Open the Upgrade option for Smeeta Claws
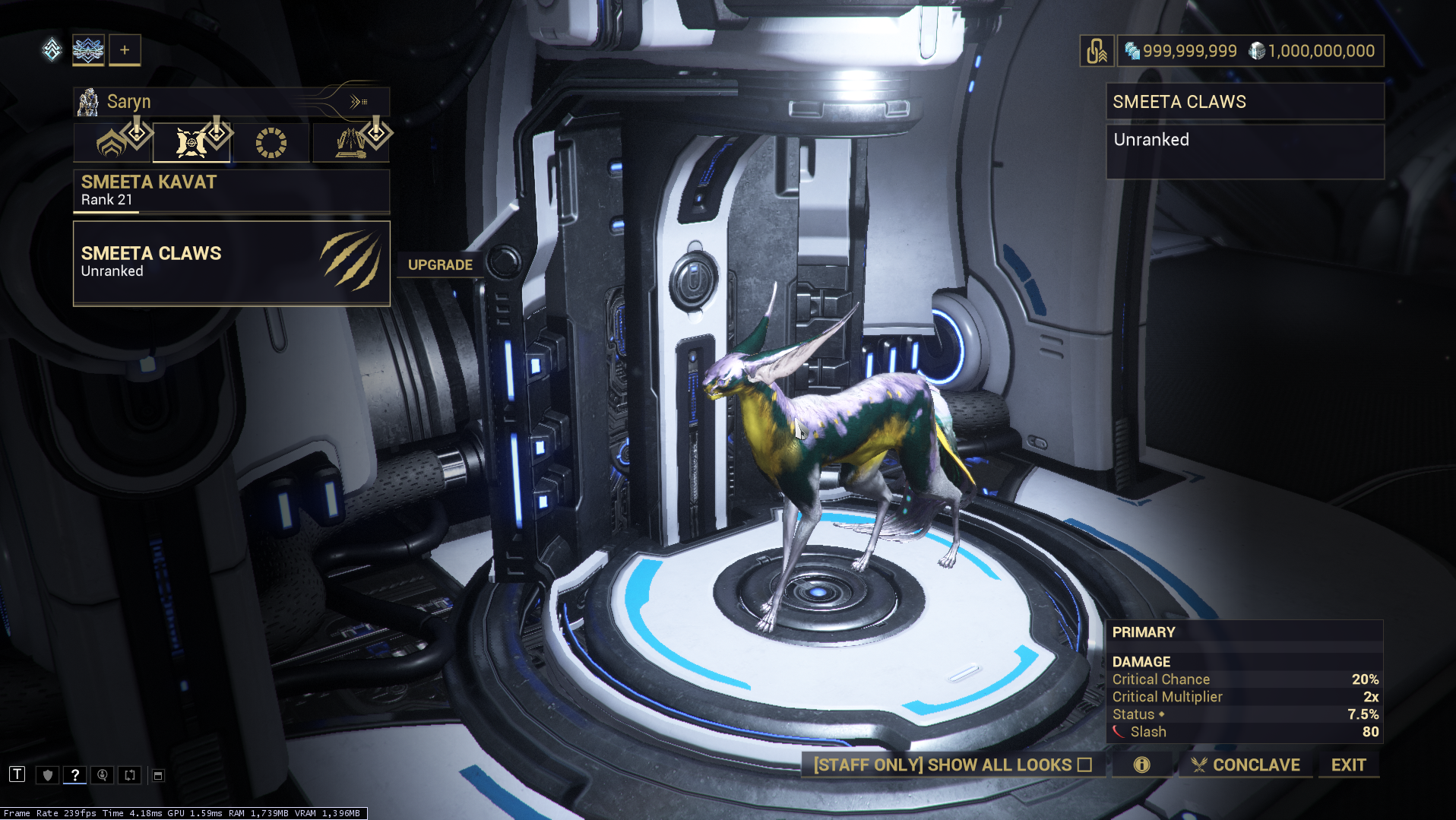 click(x=440, y=264)
